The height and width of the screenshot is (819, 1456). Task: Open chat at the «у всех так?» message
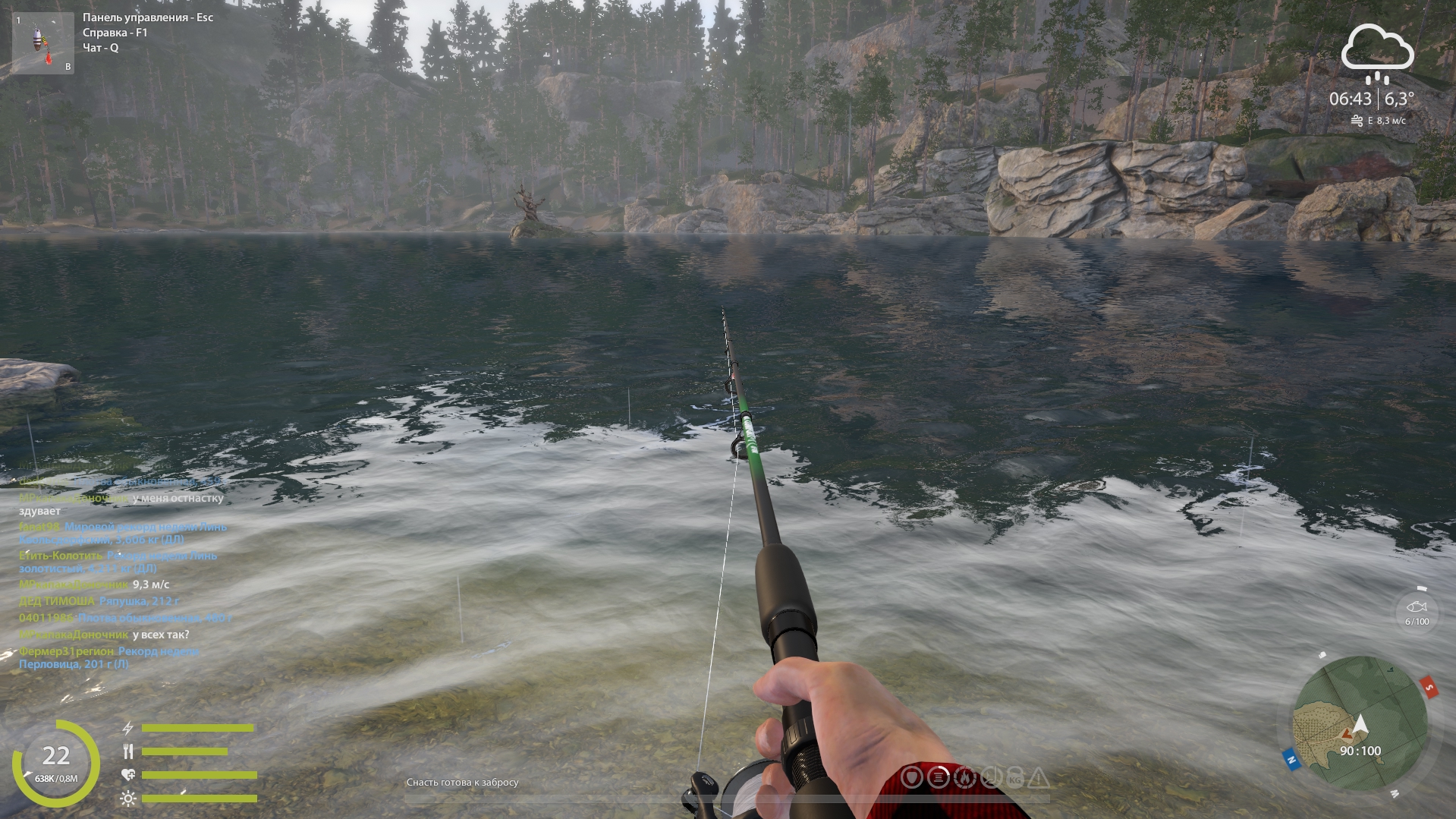click(x=161, y=635)
